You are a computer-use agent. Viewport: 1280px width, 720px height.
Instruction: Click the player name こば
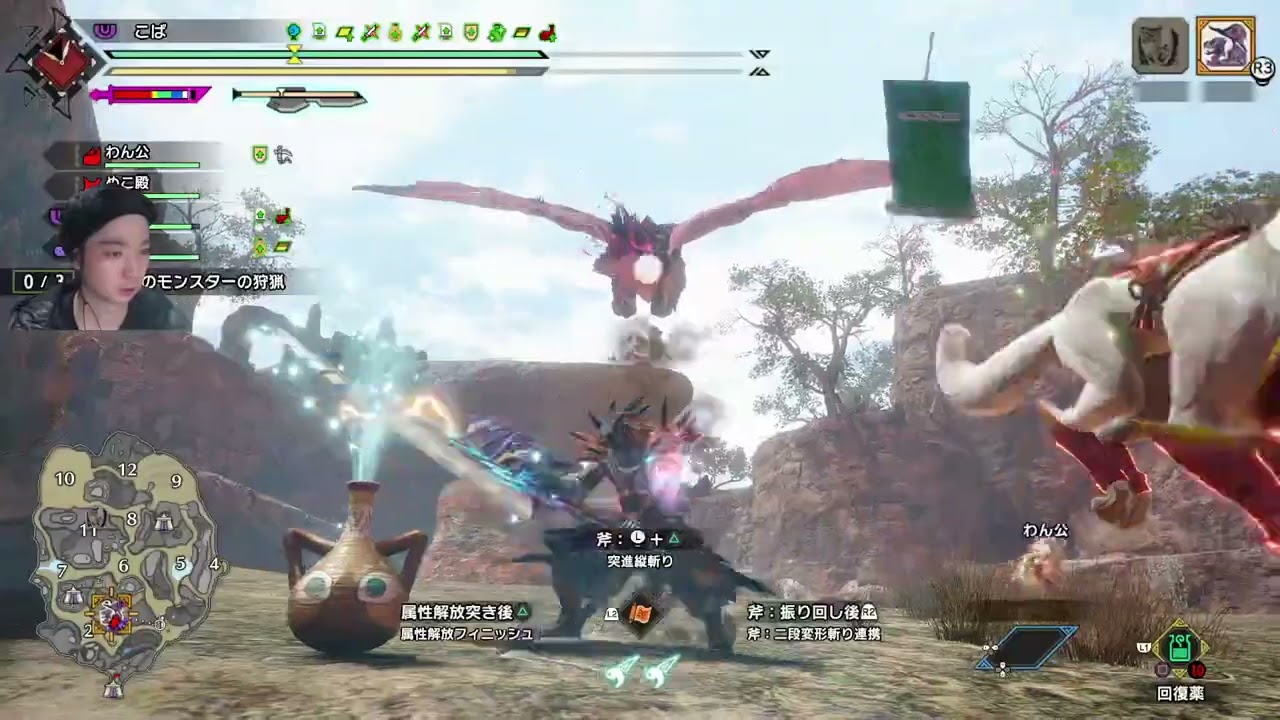click(150, 32)
